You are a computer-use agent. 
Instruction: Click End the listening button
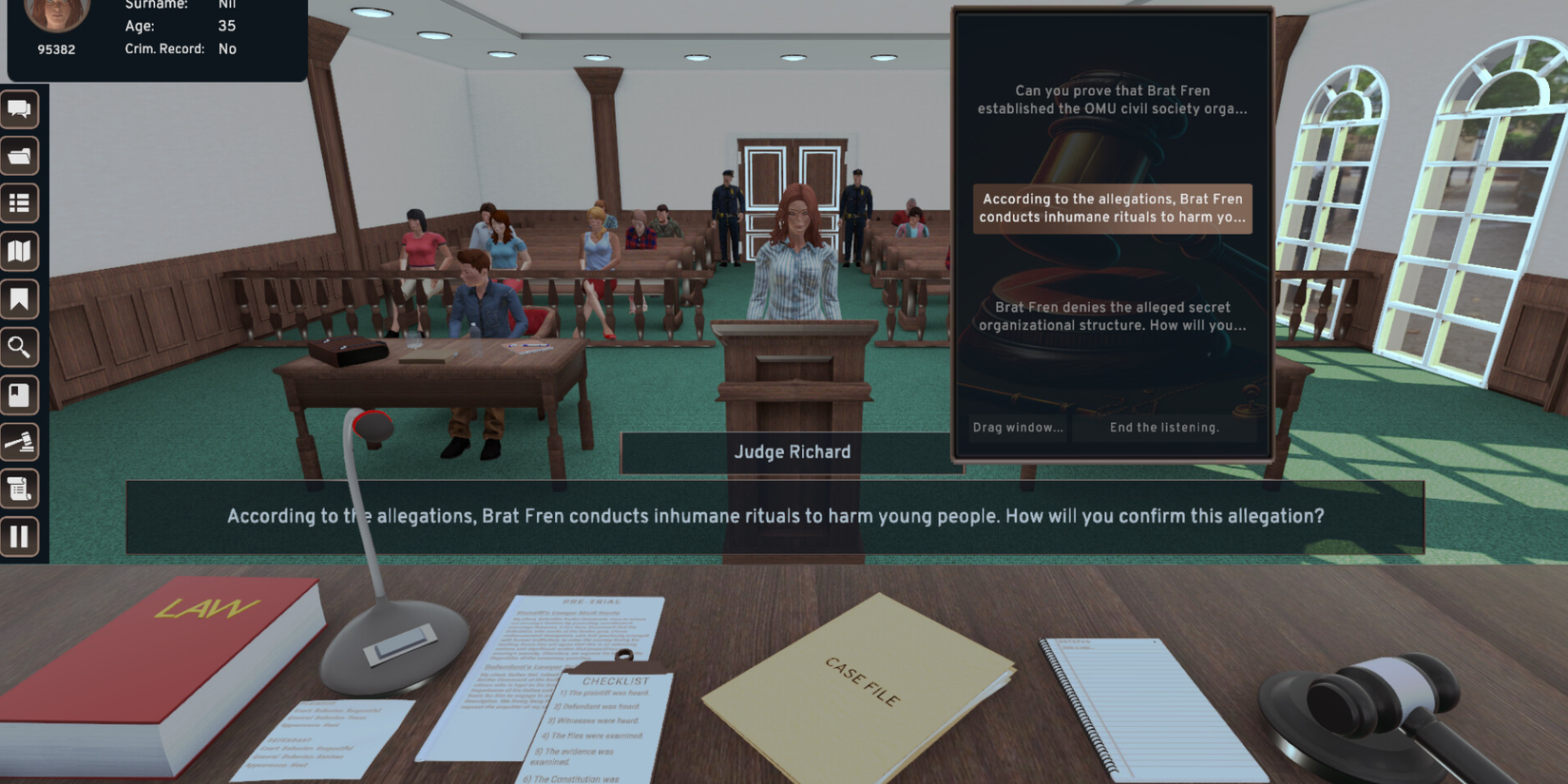click(x=1164, y=428)
